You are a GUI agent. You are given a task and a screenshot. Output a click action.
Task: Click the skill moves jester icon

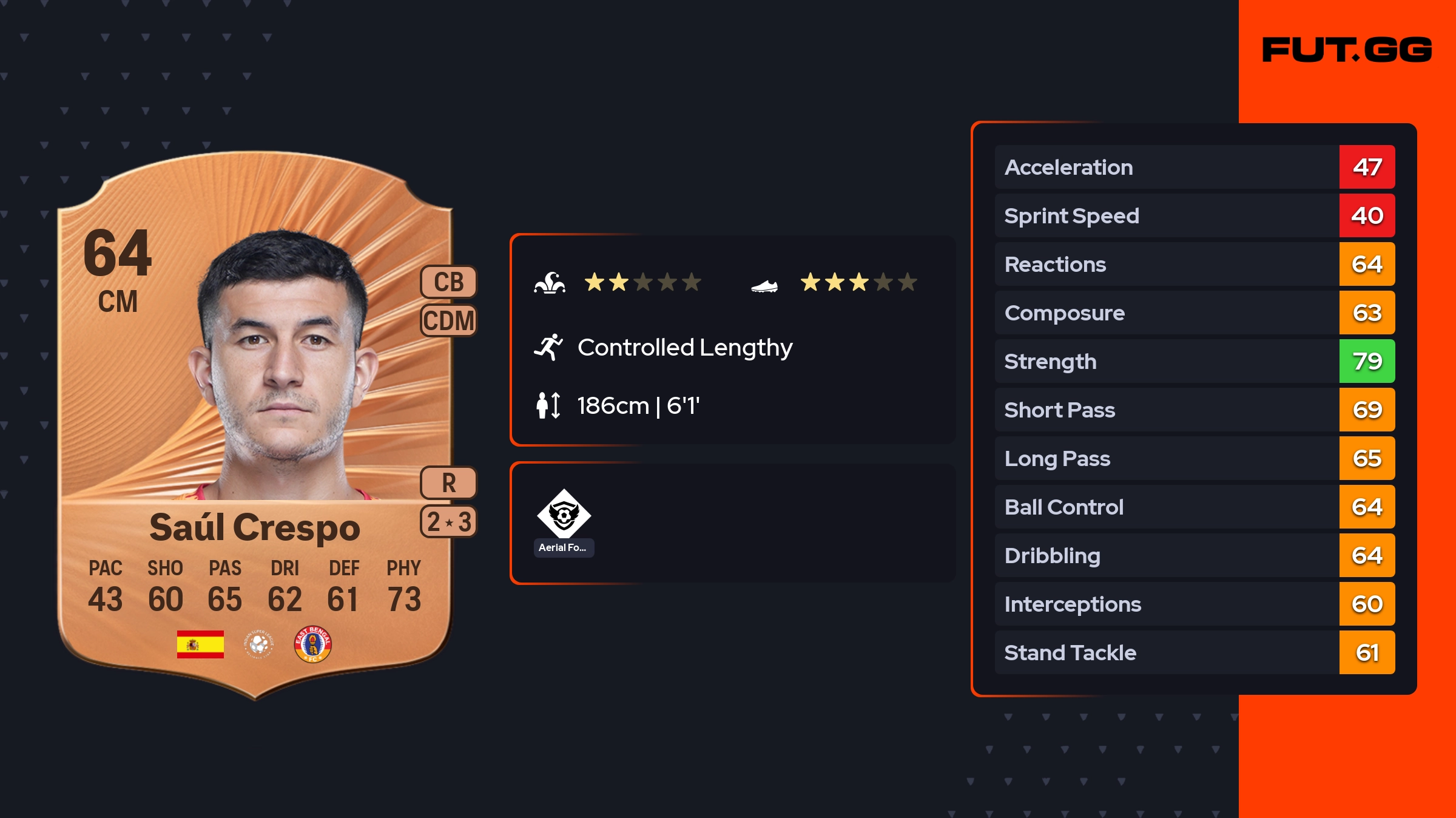click(x=550, y=283)
